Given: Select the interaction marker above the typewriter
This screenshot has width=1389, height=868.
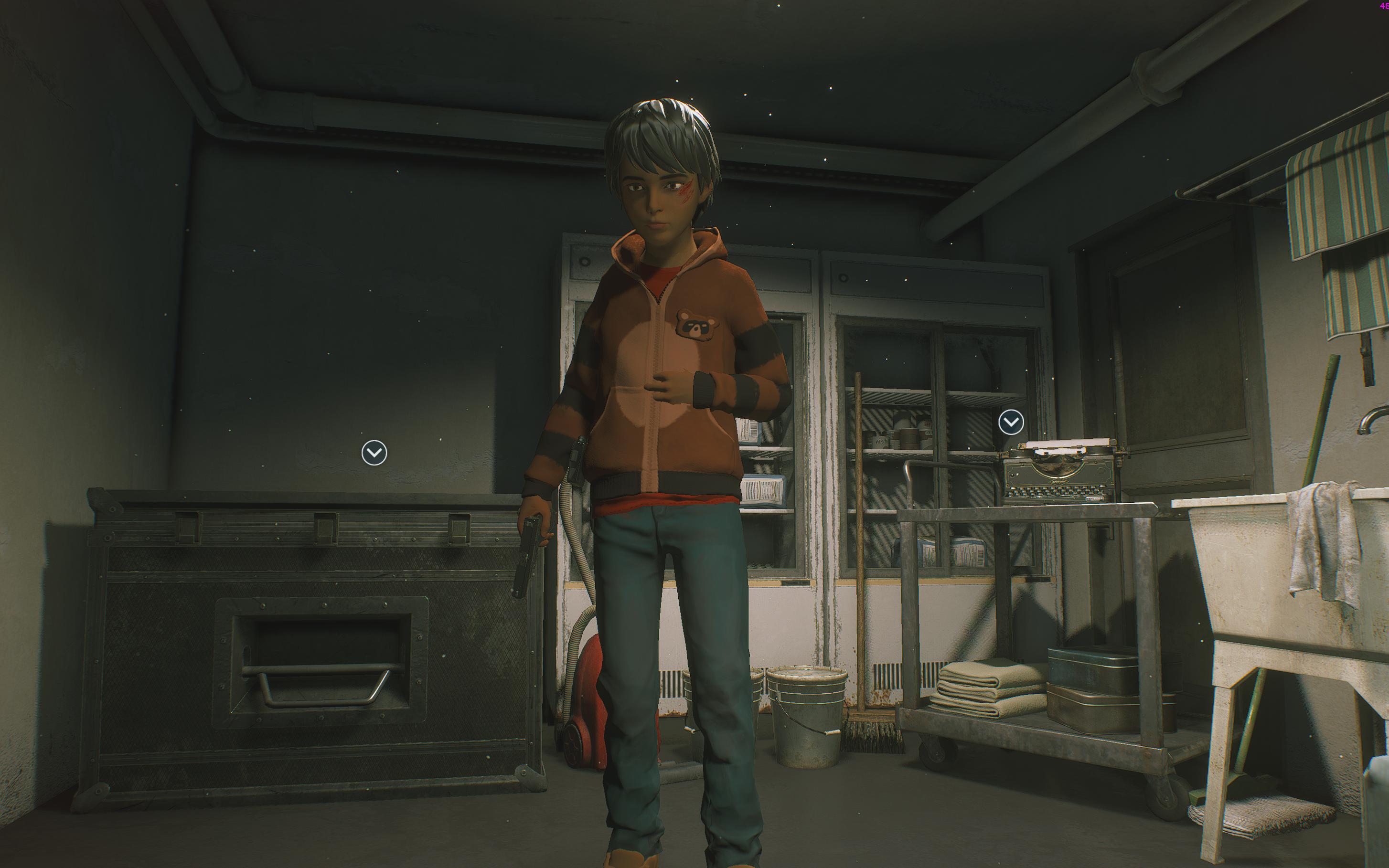Looking at the screenshot, I should [x=1011, y=423].
